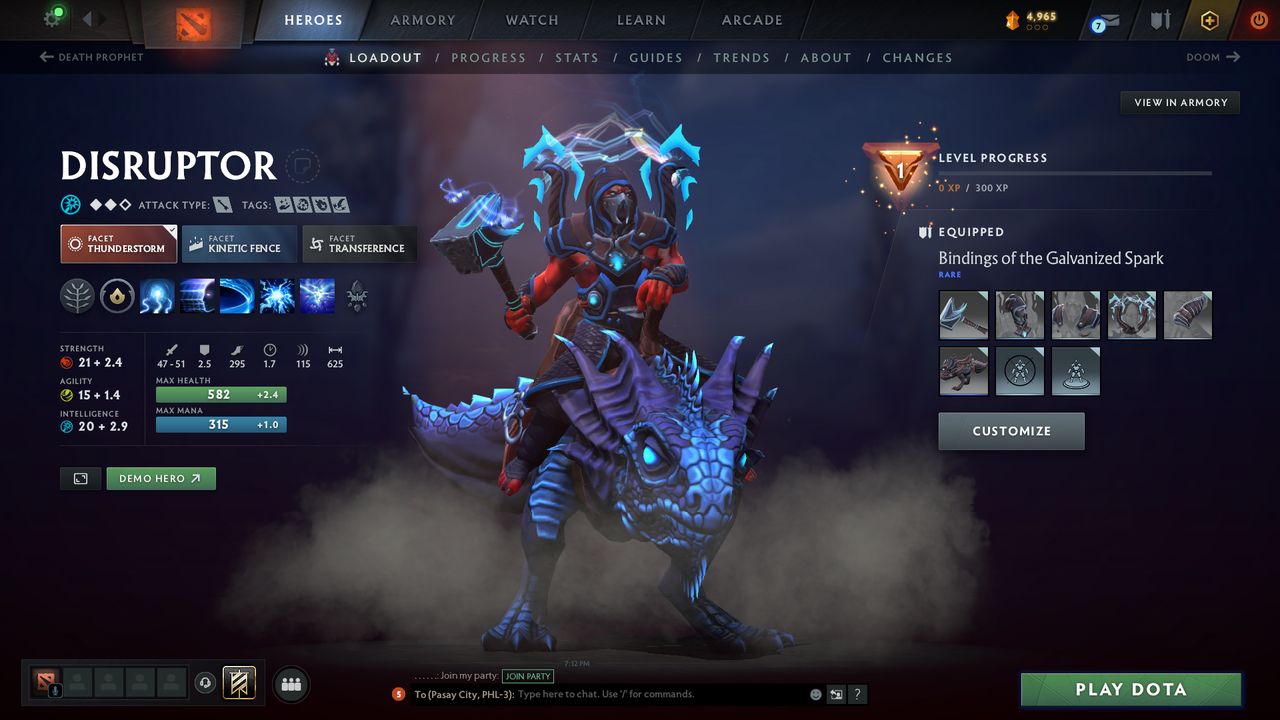Select the dragon mount item thumbnail
Screen dimensions: 1280x720
point(963,371)
